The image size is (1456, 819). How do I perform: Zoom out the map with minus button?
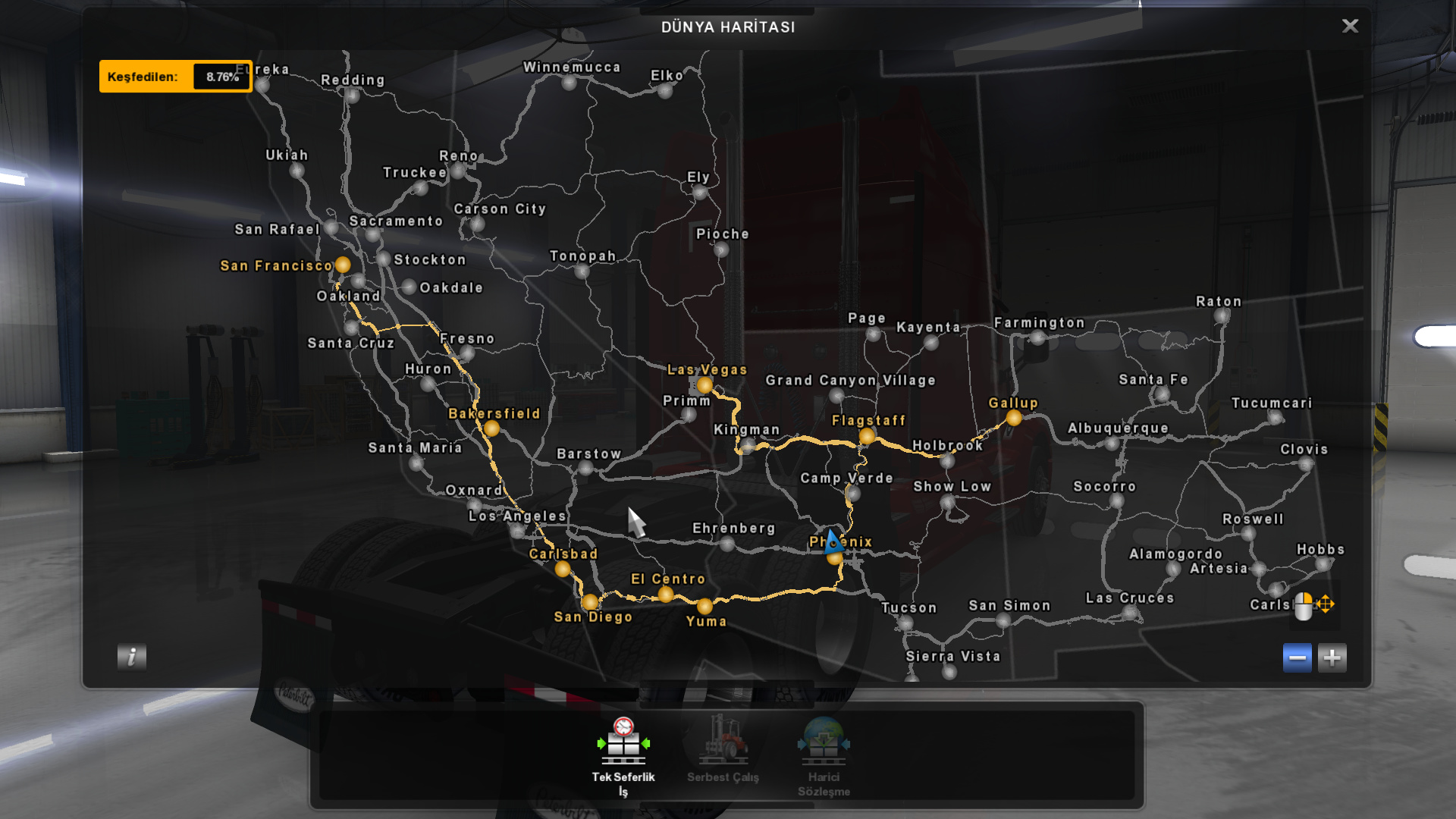1297,657
